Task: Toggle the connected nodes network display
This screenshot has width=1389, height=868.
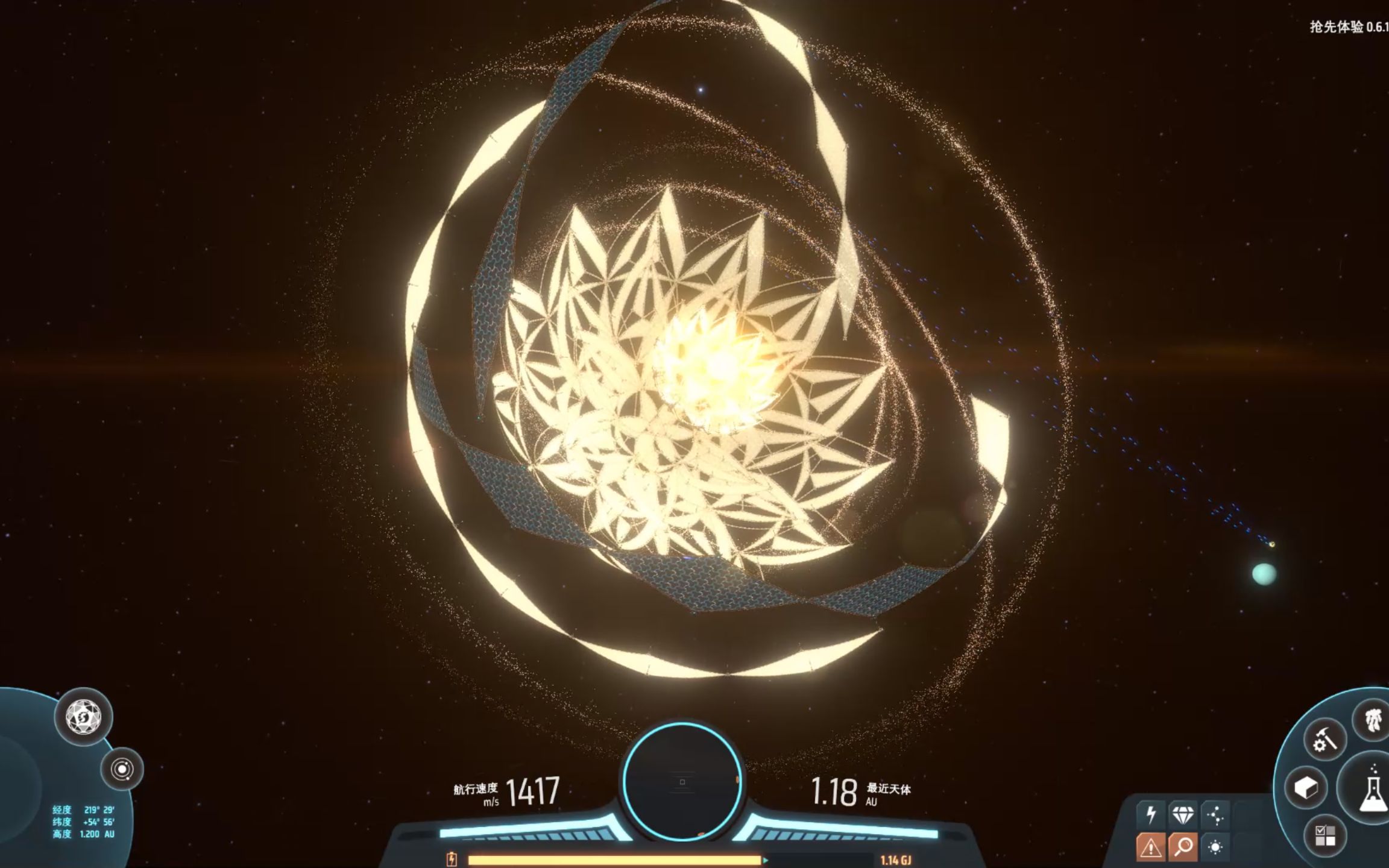Action: coord(1215,816)
